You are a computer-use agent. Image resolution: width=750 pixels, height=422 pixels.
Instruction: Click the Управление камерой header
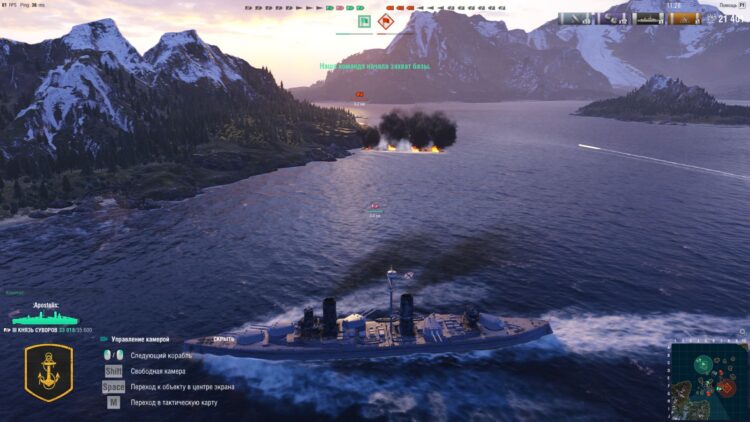click(147, 339)
